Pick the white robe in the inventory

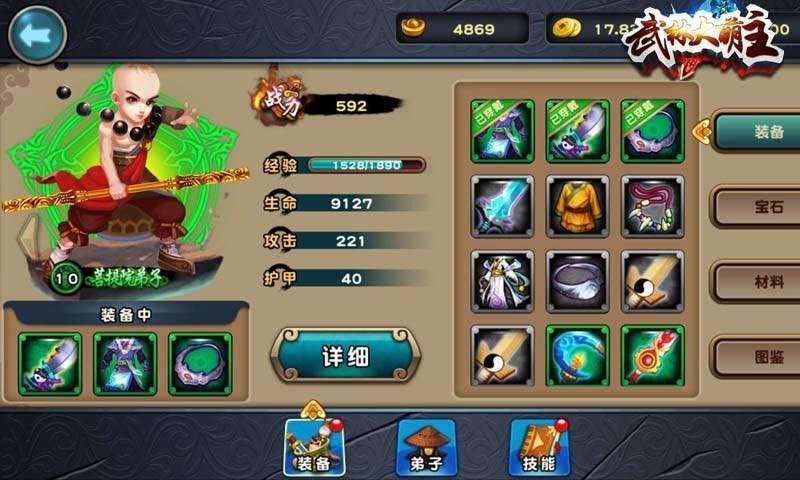pos(503,281)
